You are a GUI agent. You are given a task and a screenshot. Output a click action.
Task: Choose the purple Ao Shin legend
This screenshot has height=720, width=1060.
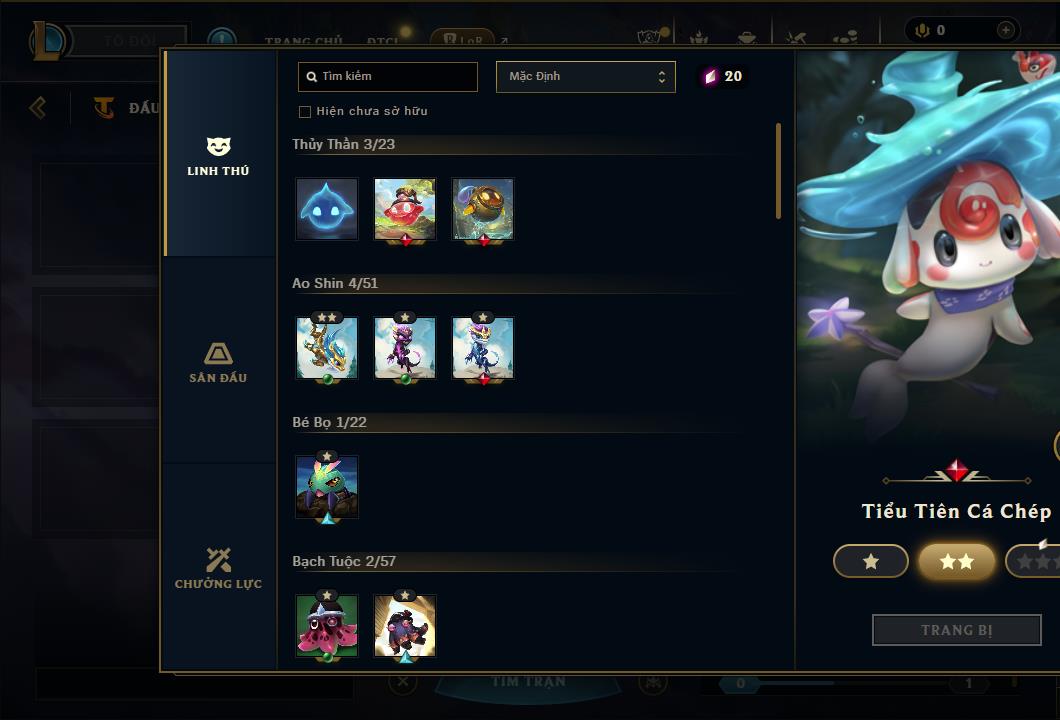405,348
